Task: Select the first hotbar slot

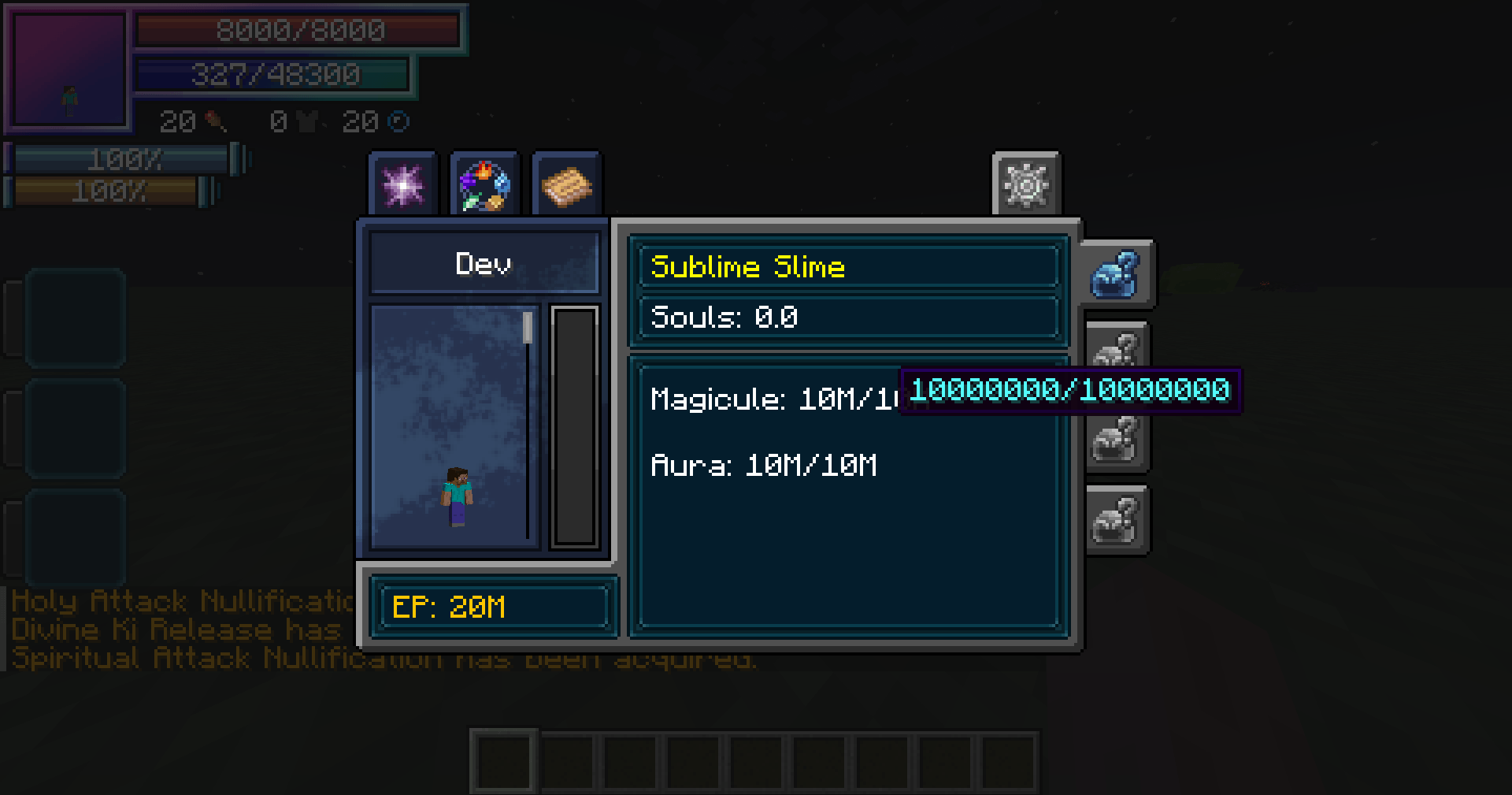Action: click(x=502, y=762)
